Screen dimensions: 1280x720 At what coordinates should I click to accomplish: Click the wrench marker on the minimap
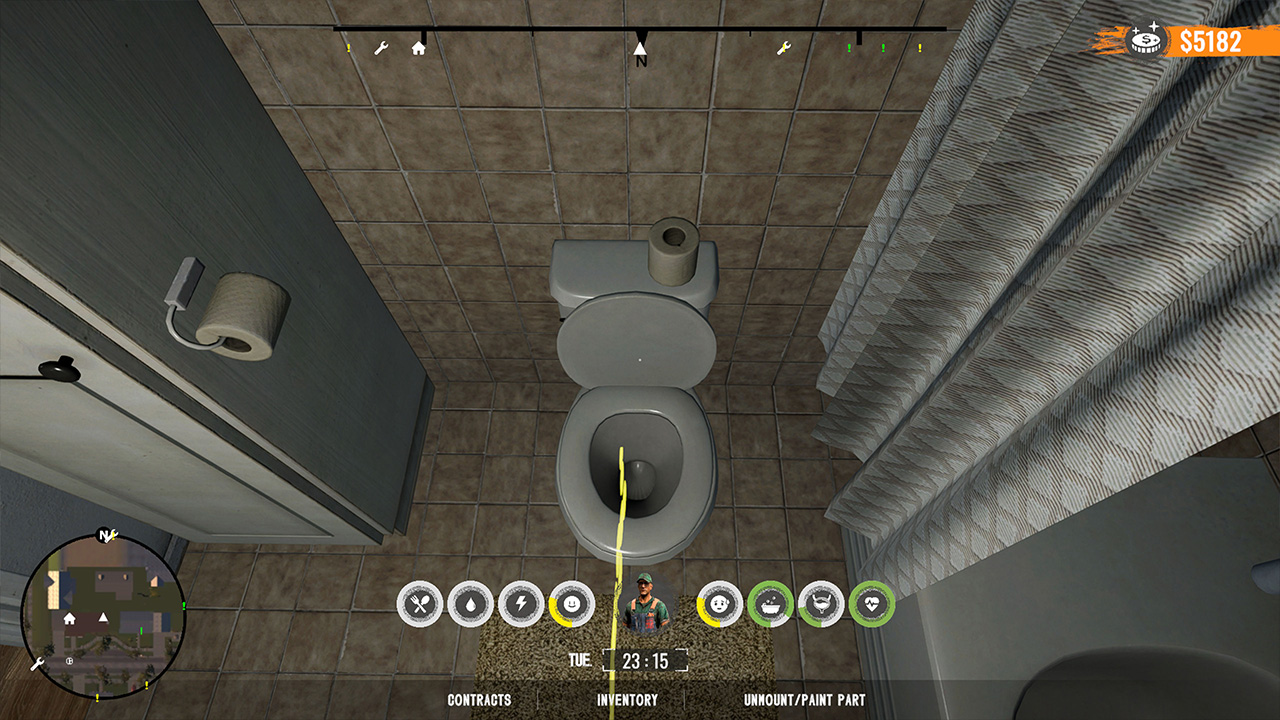click(x=38, y=662)
